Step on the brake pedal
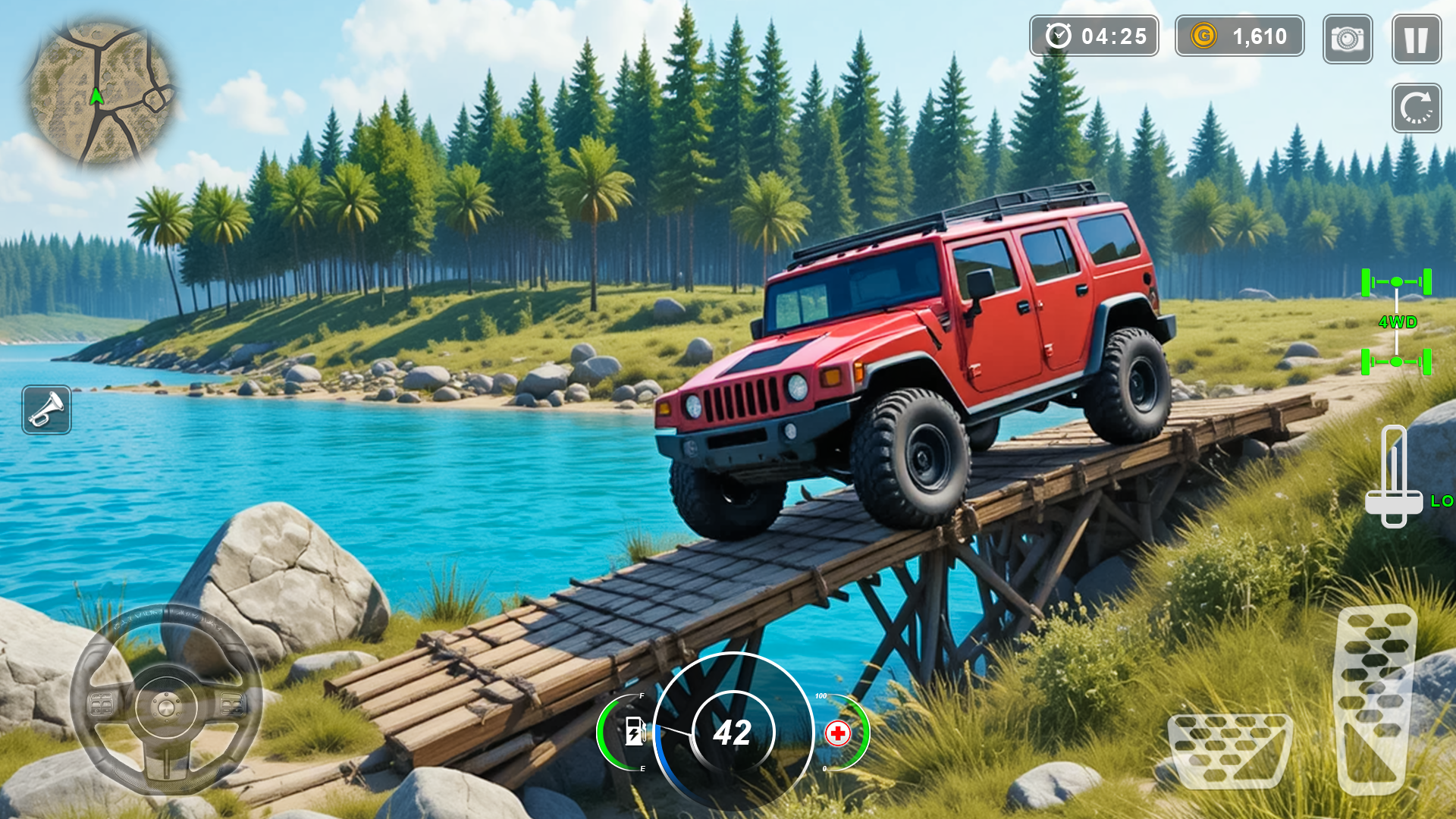This screenshot has height=819, width=1456. click(x=1229, y=750)
